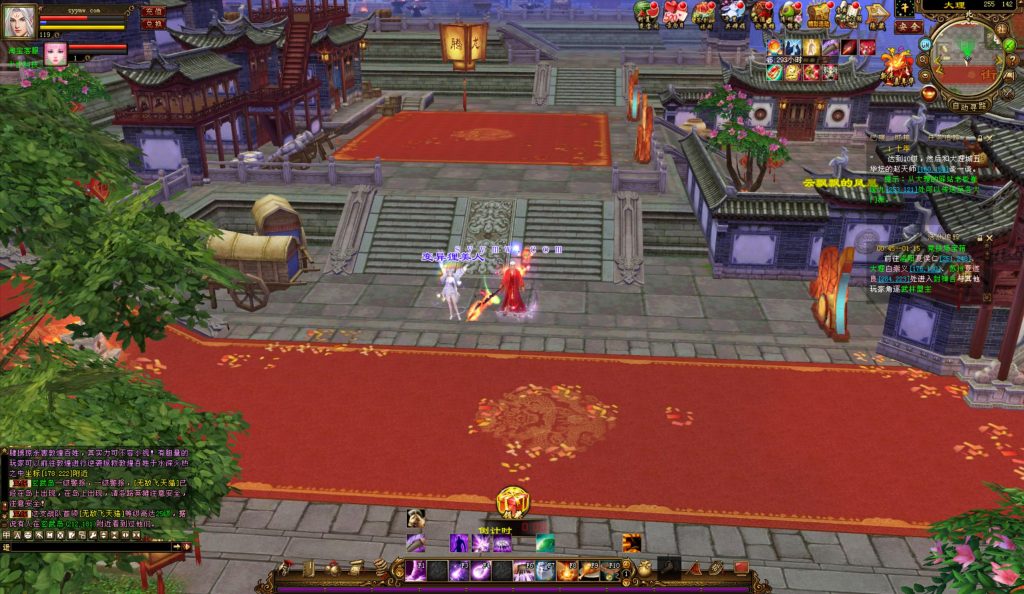
Task: Open the watermelon event icon
Action: 646,13
